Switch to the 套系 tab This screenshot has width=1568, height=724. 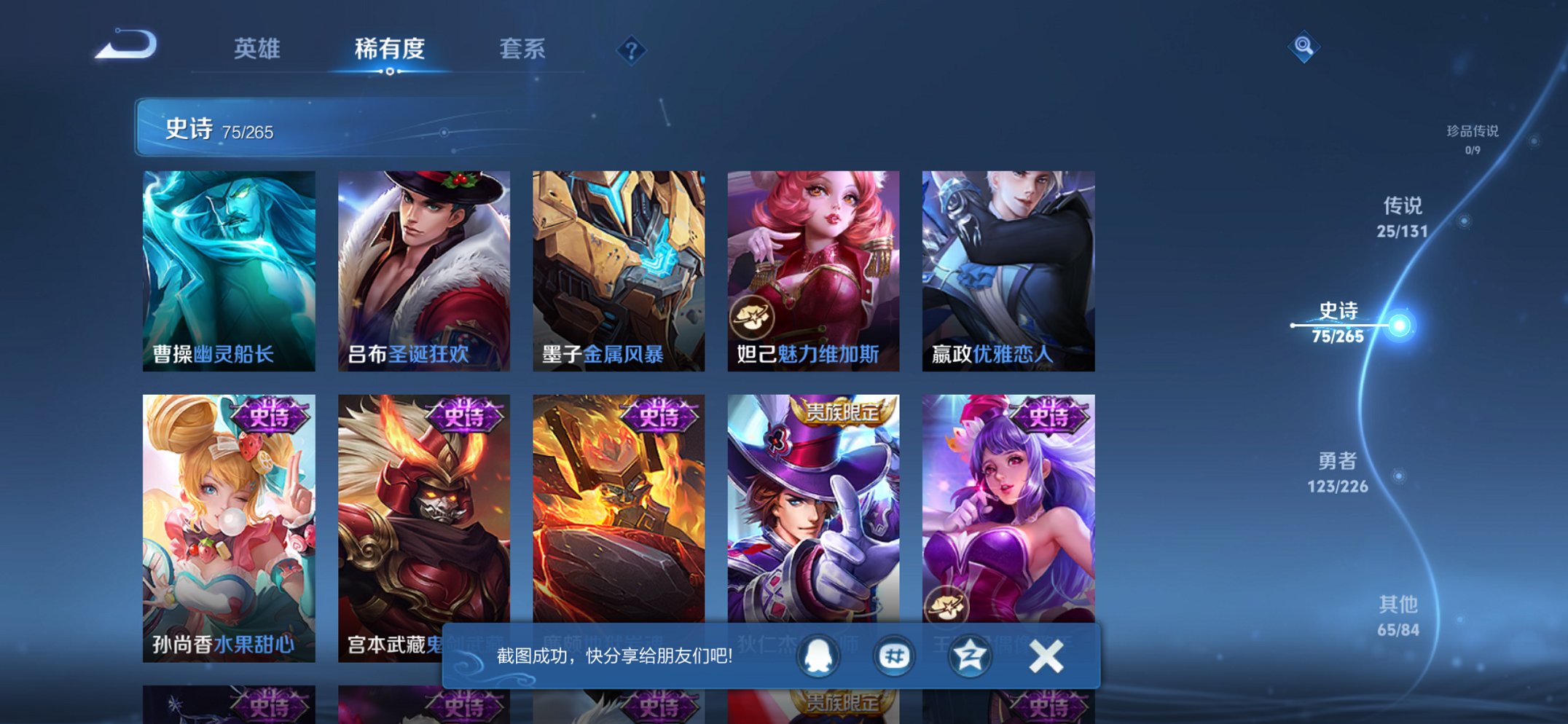click(x=523, y=50)
